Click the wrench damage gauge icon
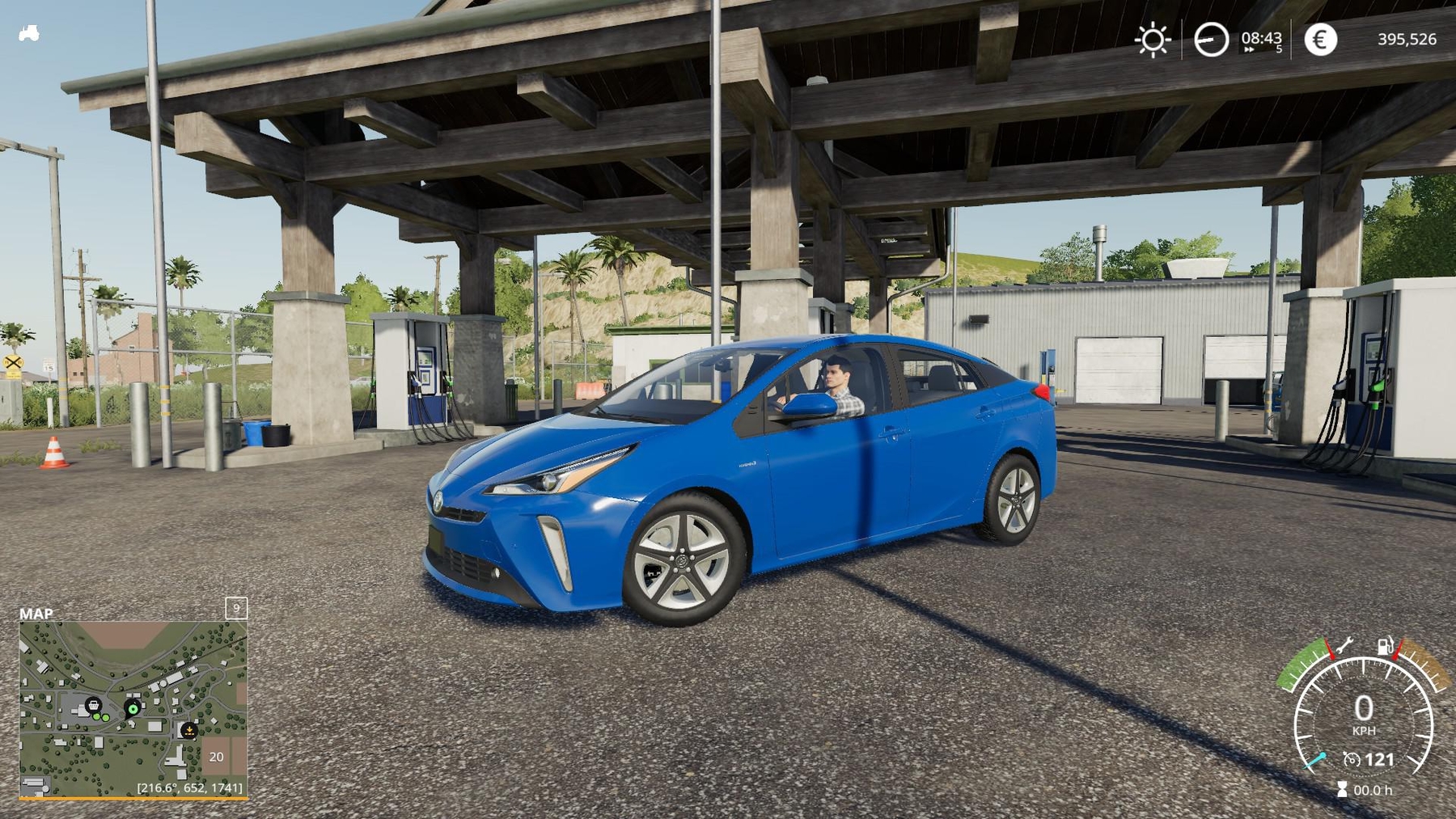This screenshot has height=819, width=1456. 1344,646
